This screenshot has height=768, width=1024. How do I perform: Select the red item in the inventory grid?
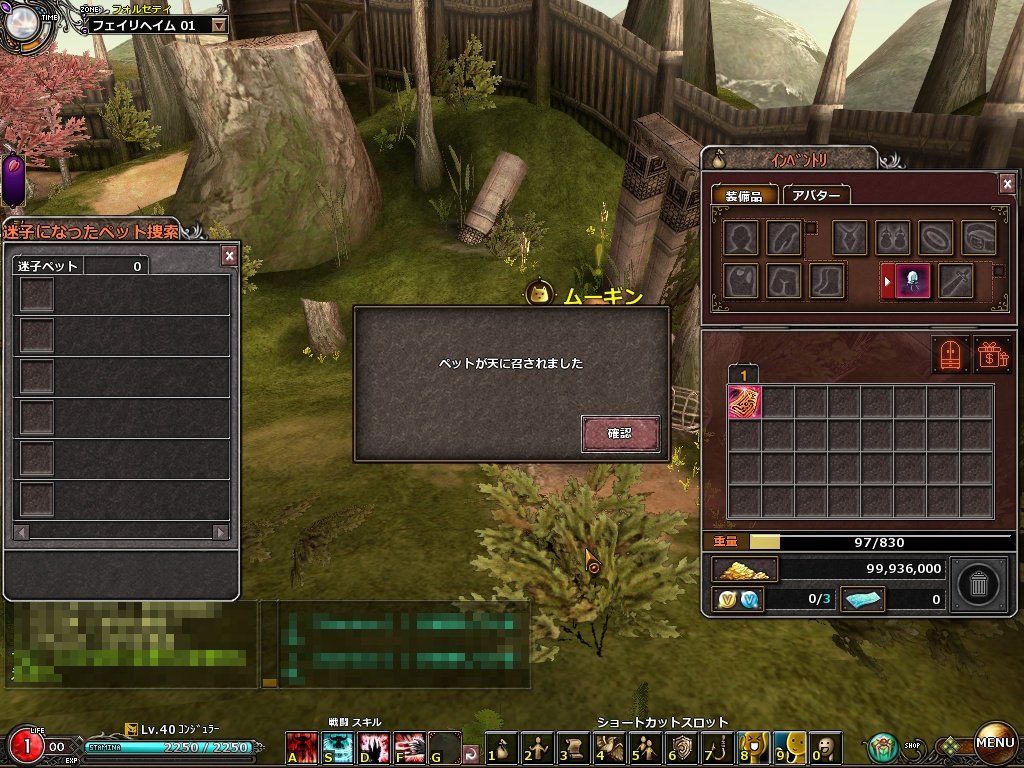(744, 402)
